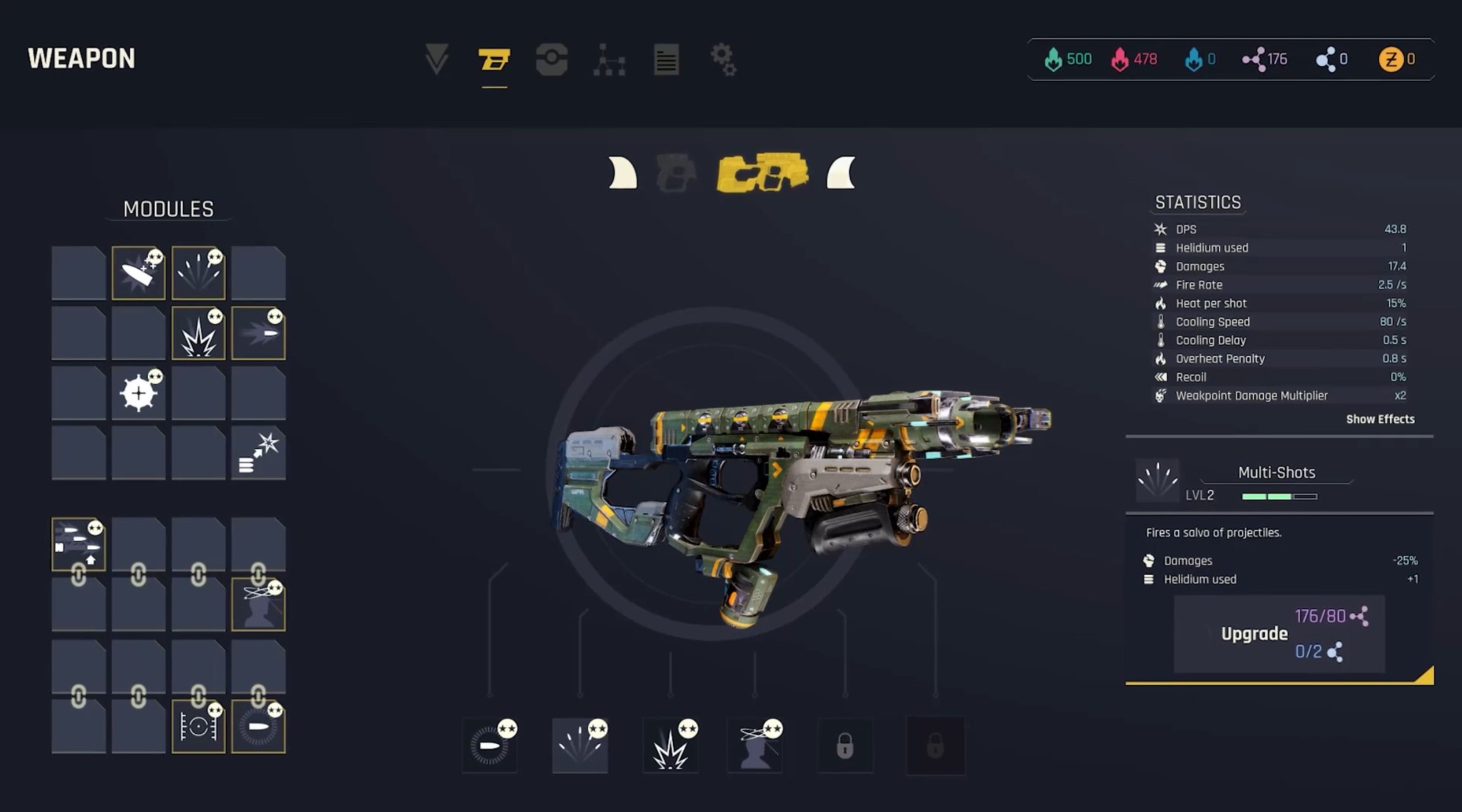This screenshot has width=1462, height=812.
Task: Select the crosshair gear module in grid
Action: point(139,393)
